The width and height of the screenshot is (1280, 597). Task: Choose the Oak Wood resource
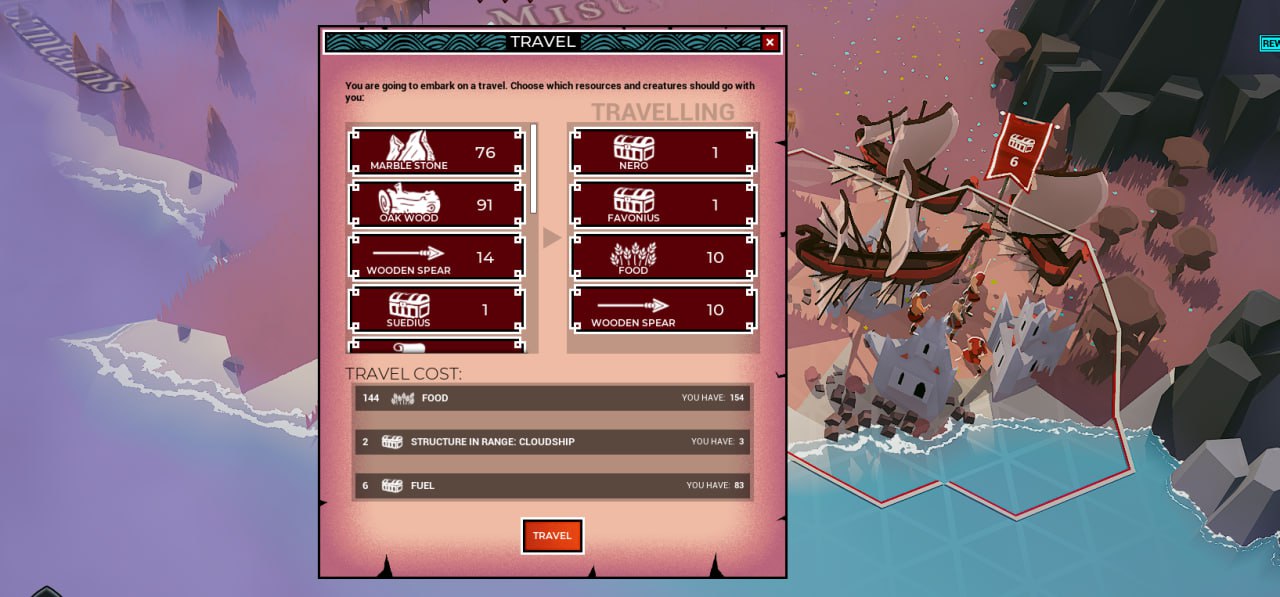[436, 204]
